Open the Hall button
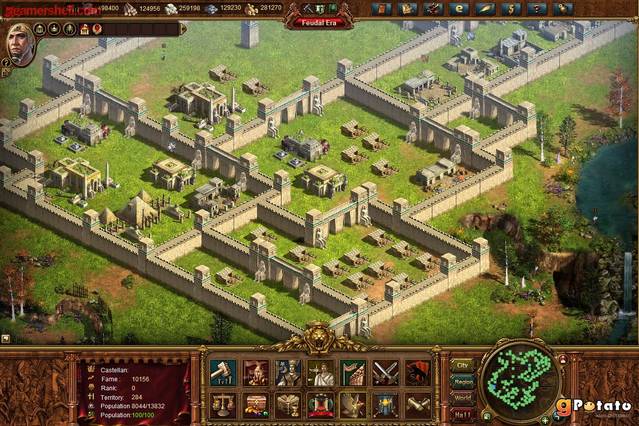Image resolution: width=639 pixels, height=426 pixels. click(x=462, y=413)
